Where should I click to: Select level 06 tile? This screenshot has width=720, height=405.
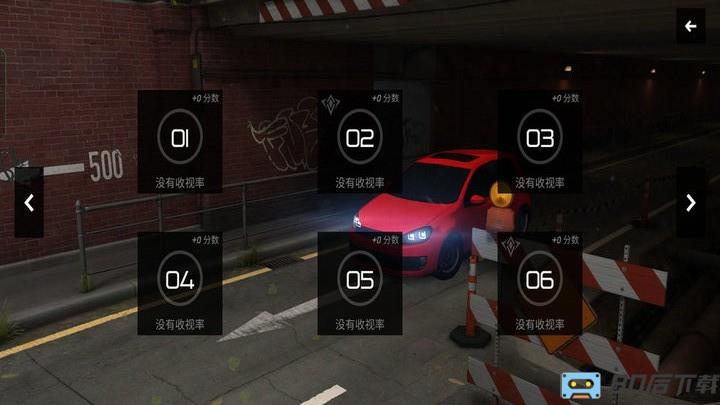540,282
